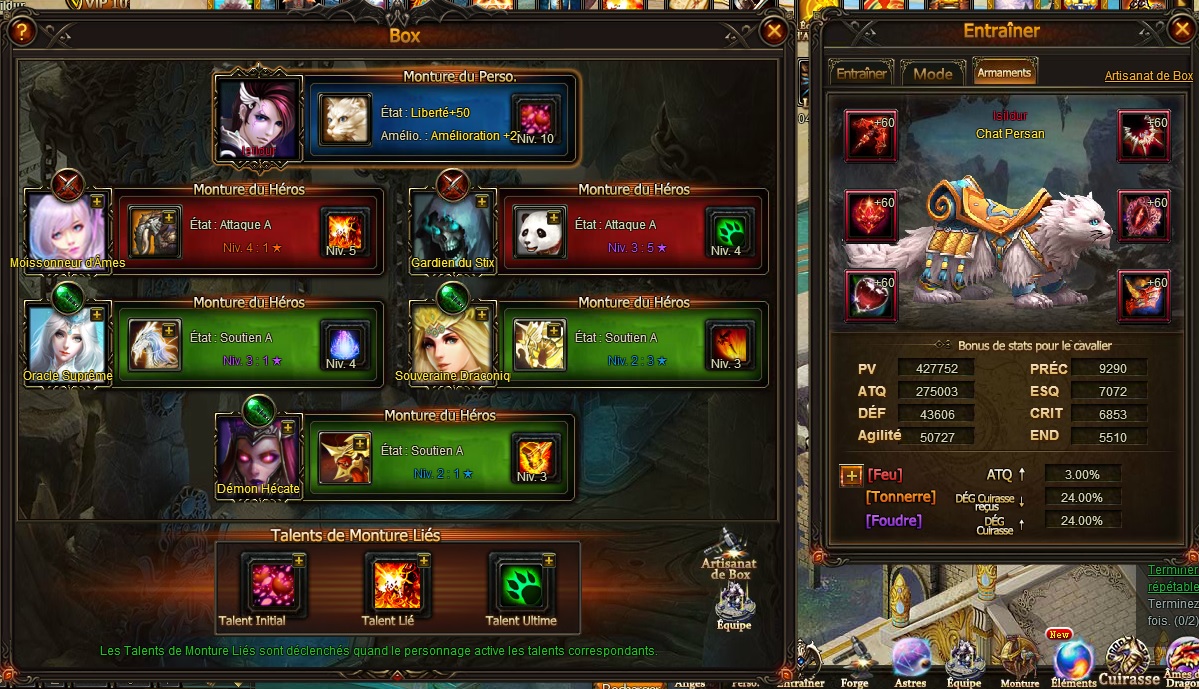Click the panda mount icon
1199x689 pixels.
point(540,232)
